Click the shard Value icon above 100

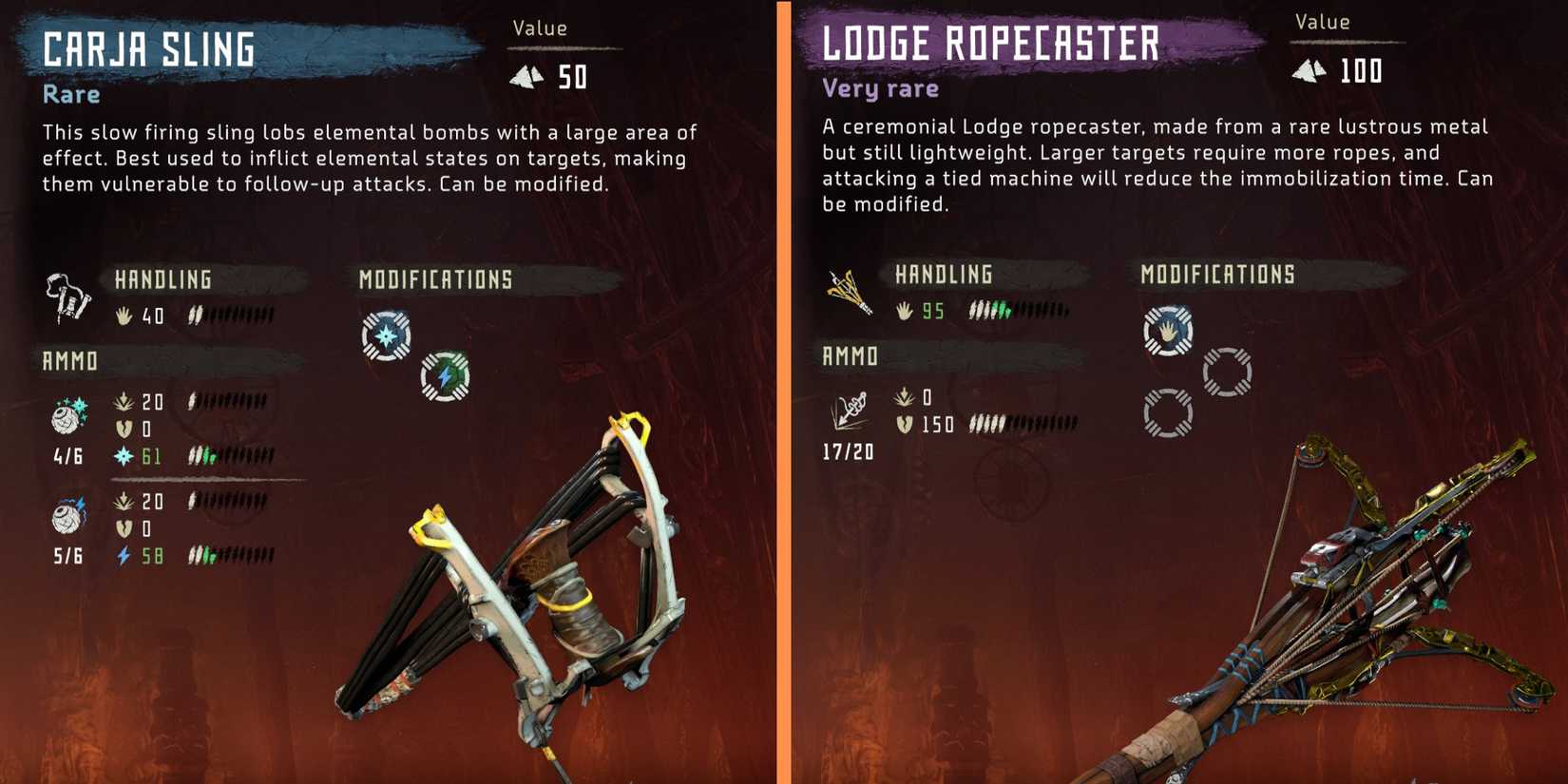[1311, 69]
